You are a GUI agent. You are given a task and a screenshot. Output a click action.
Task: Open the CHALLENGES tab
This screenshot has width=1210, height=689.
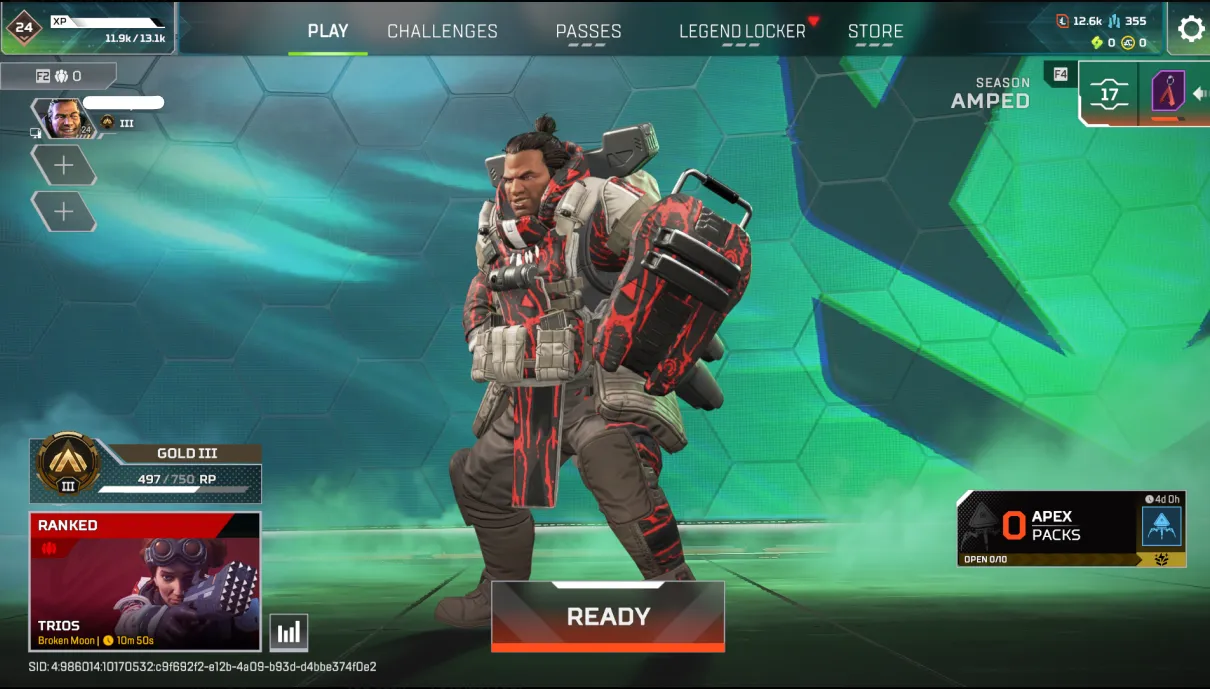click(x=442, y=31)
